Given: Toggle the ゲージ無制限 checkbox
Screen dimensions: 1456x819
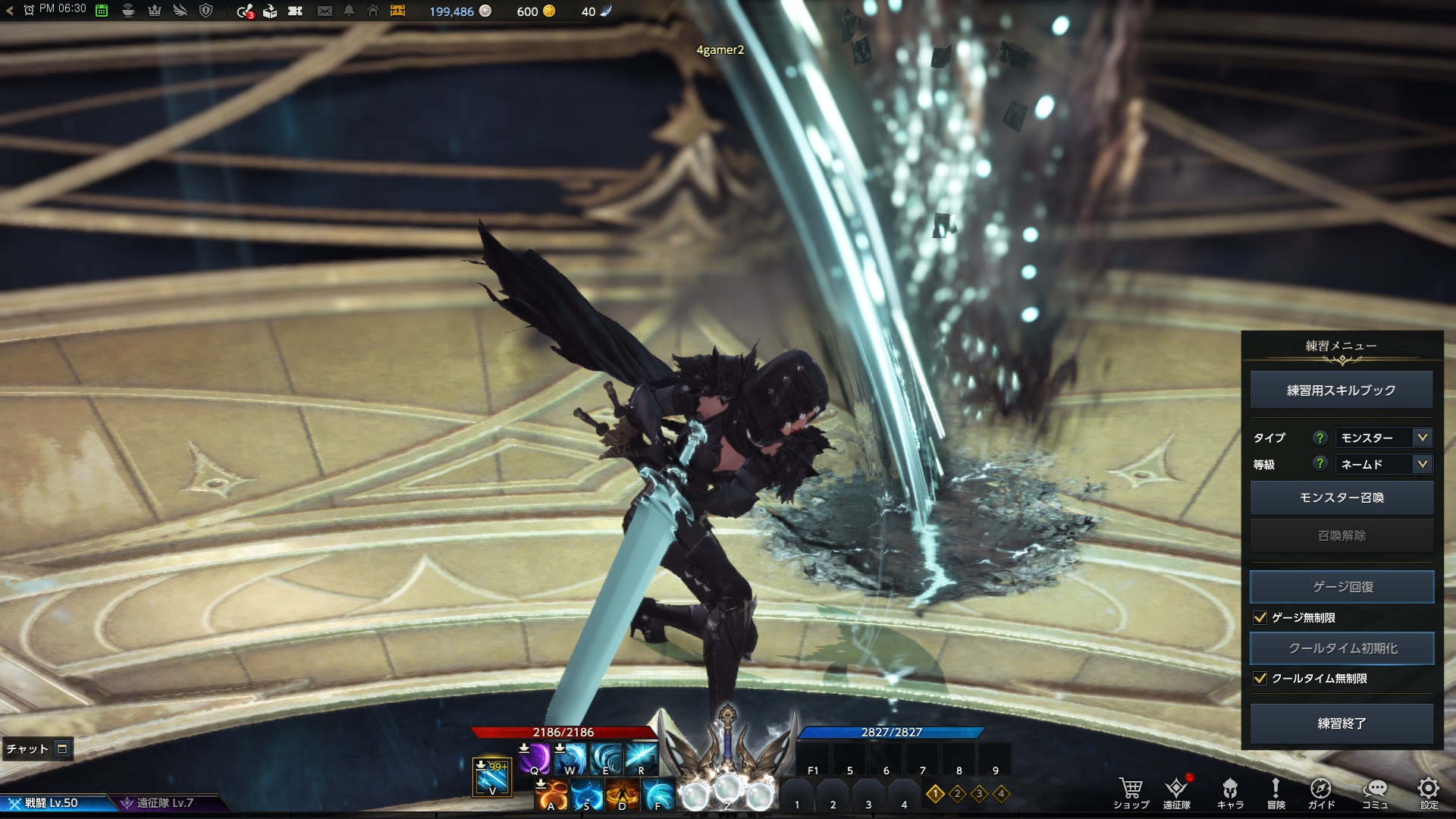Looking at the screenshot, I should (1260, 618).
